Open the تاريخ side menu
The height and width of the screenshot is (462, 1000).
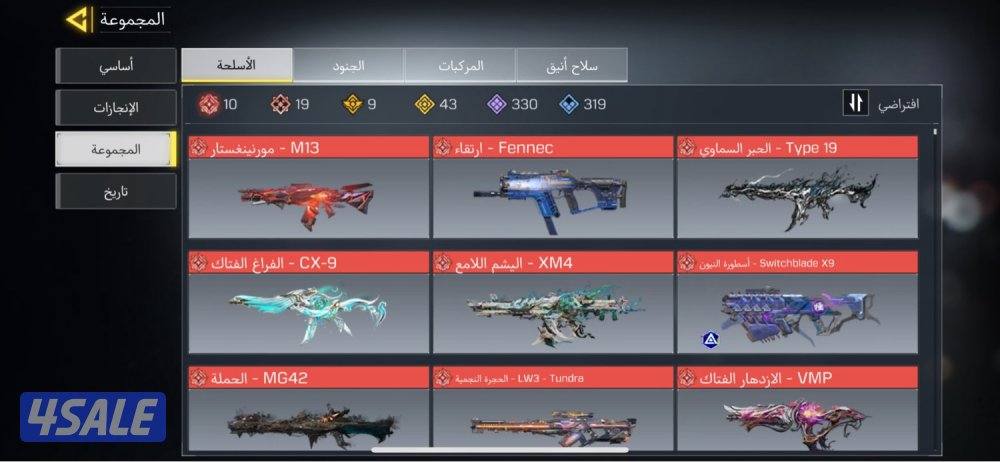[x=116, y=191]
